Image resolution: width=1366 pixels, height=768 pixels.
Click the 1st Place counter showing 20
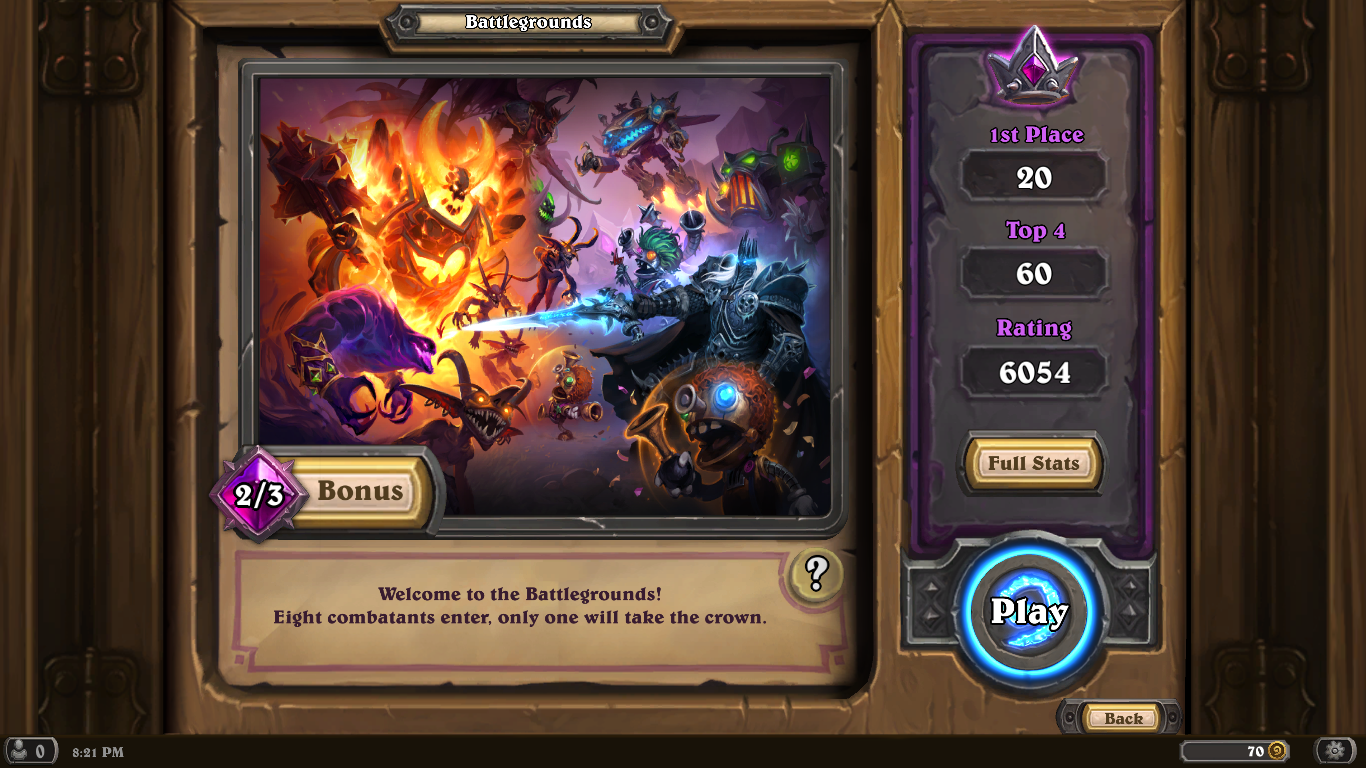(1034, 177)
